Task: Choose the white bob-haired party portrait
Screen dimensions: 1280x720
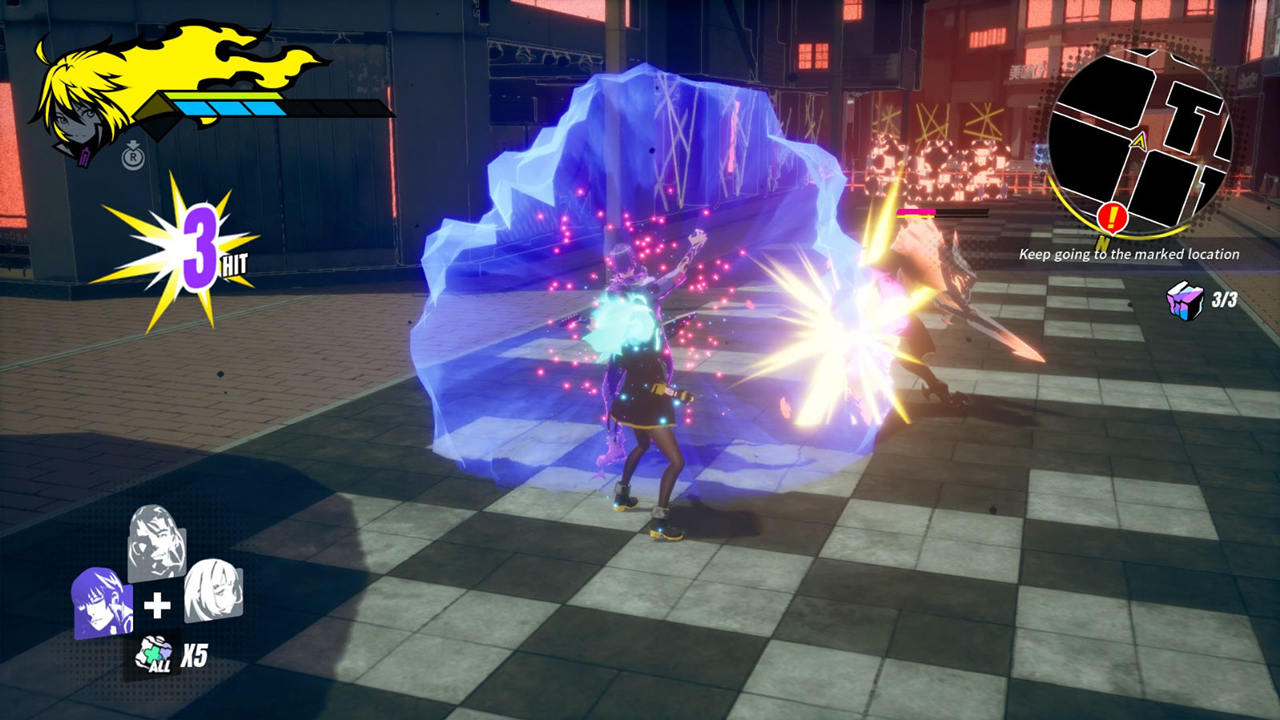Action: 212,590
